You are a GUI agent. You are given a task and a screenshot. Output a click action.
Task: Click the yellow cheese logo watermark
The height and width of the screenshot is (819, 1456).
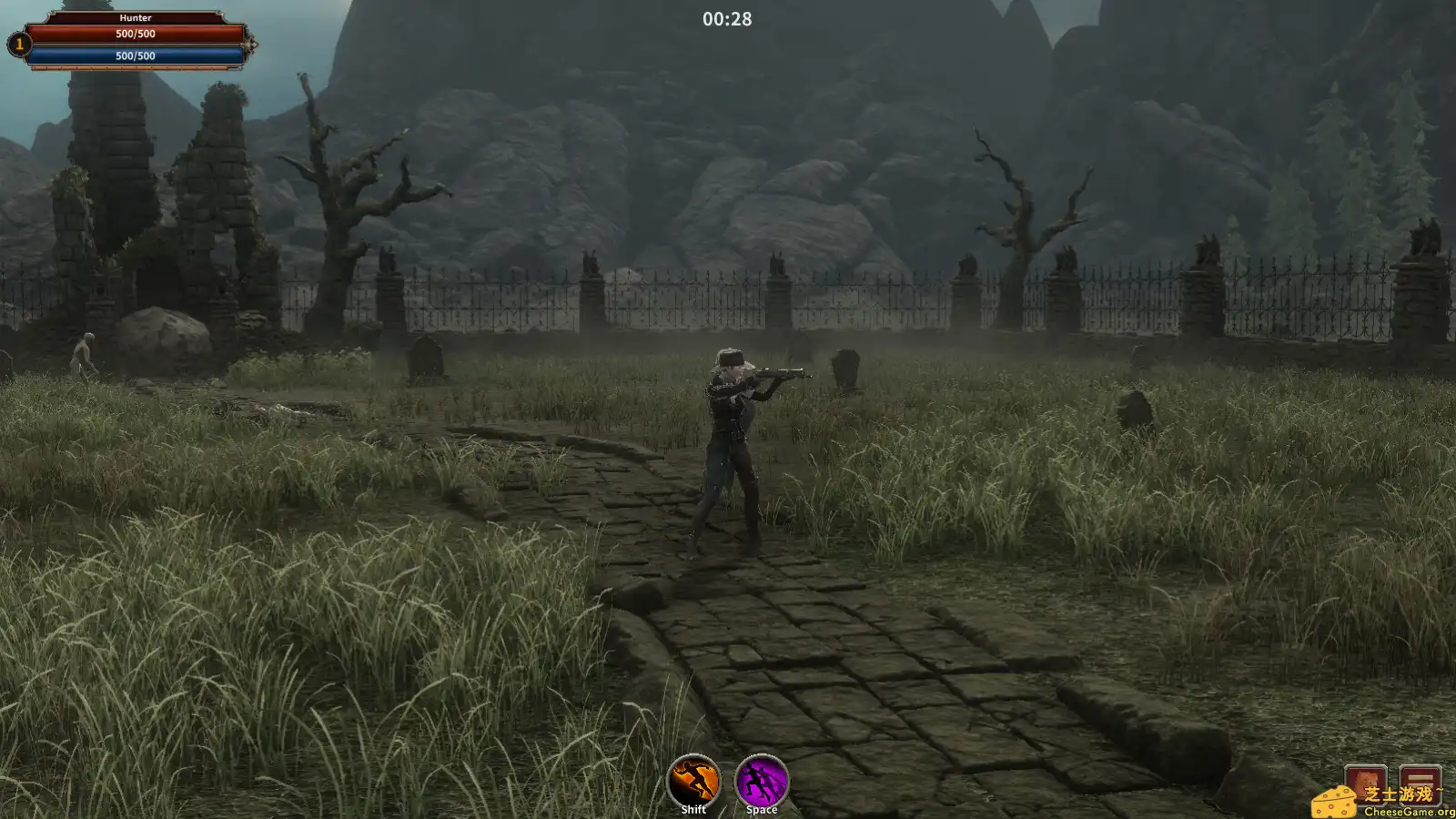click(x=1335, y=803)
